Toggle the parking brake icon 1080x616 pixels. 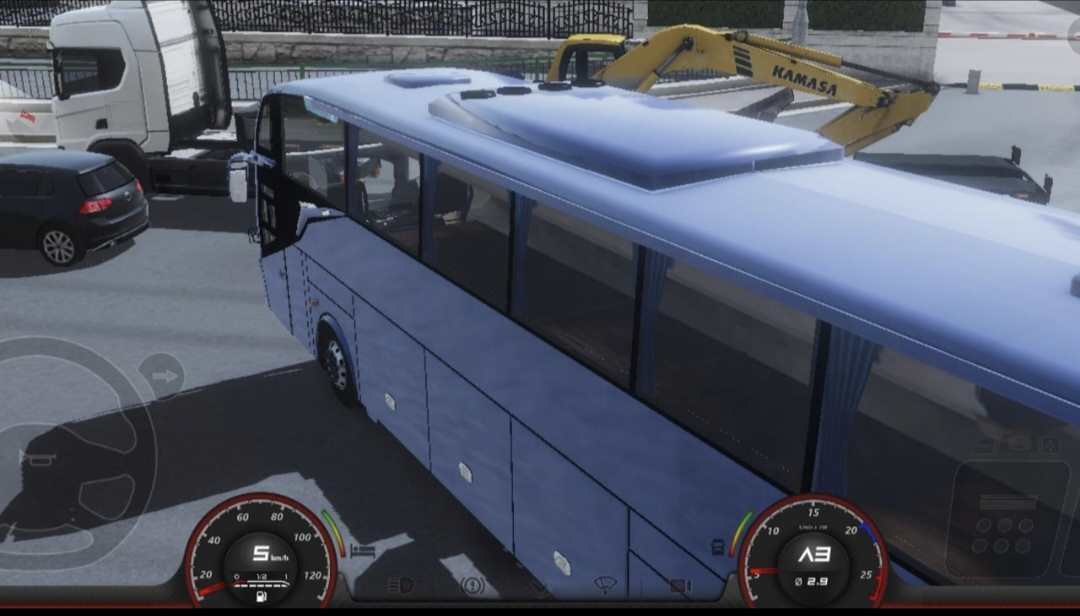click(472, 585)
